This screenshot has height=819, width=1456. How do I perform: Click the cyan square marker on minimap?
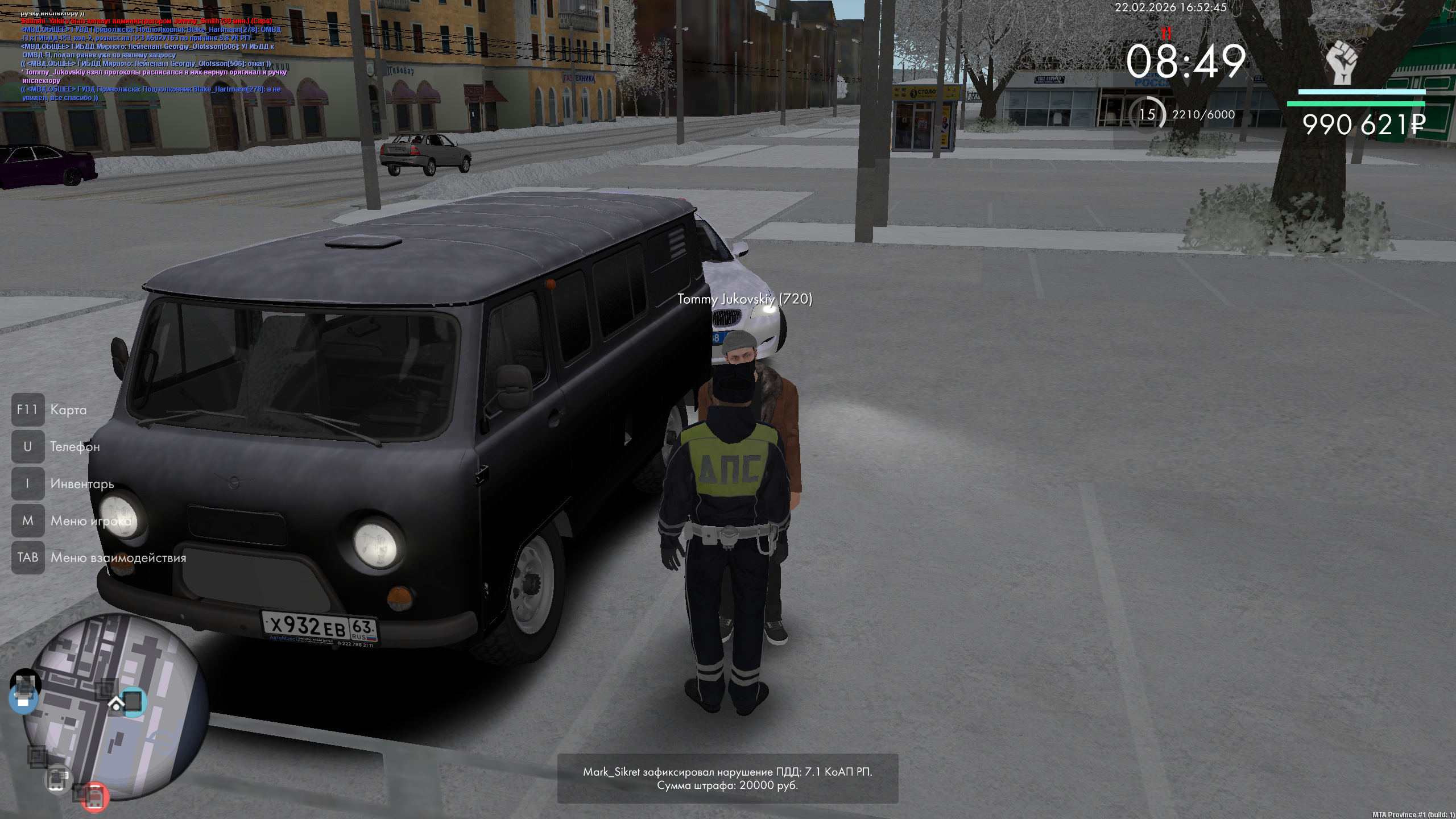[133, 701]
